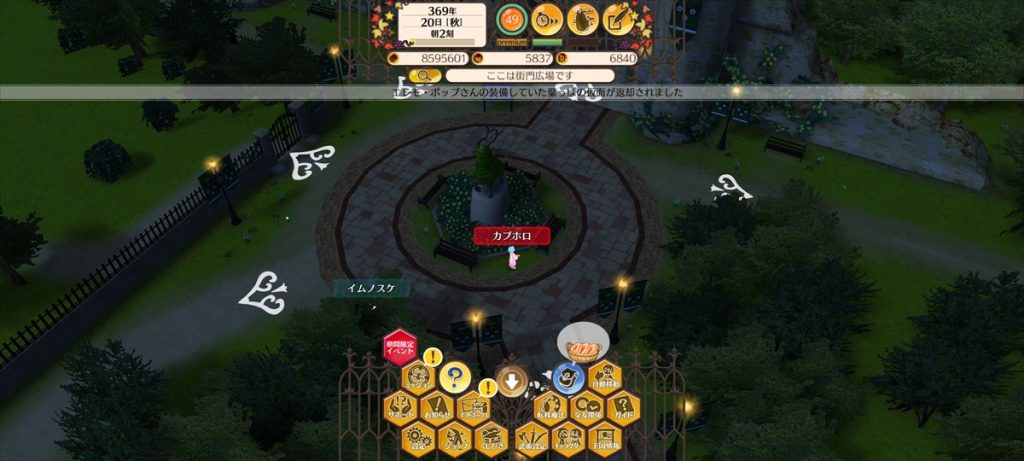This screenshot has height=461, width=1024.
Task: Open the 期間限定イベント red hexagon
Action: pyautogui.click(x=399, y=347)
